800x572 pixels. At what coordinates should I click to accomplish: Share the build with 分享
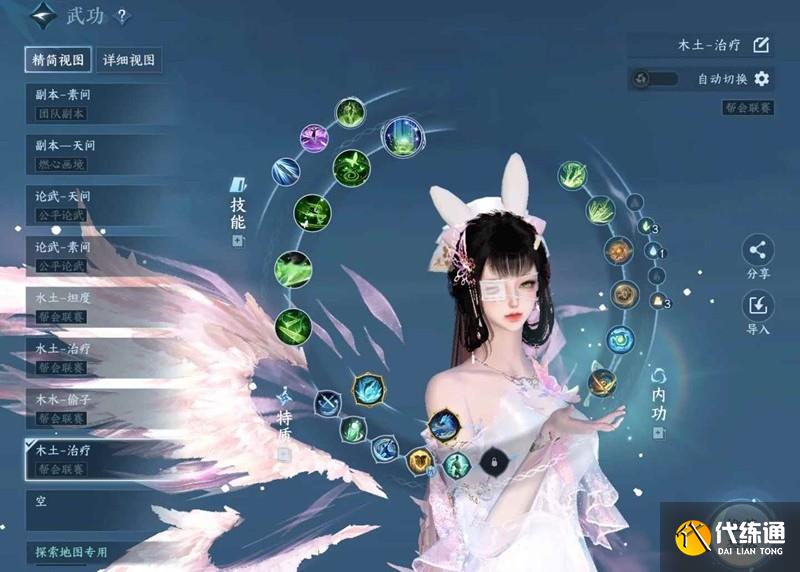click(758, 256)
